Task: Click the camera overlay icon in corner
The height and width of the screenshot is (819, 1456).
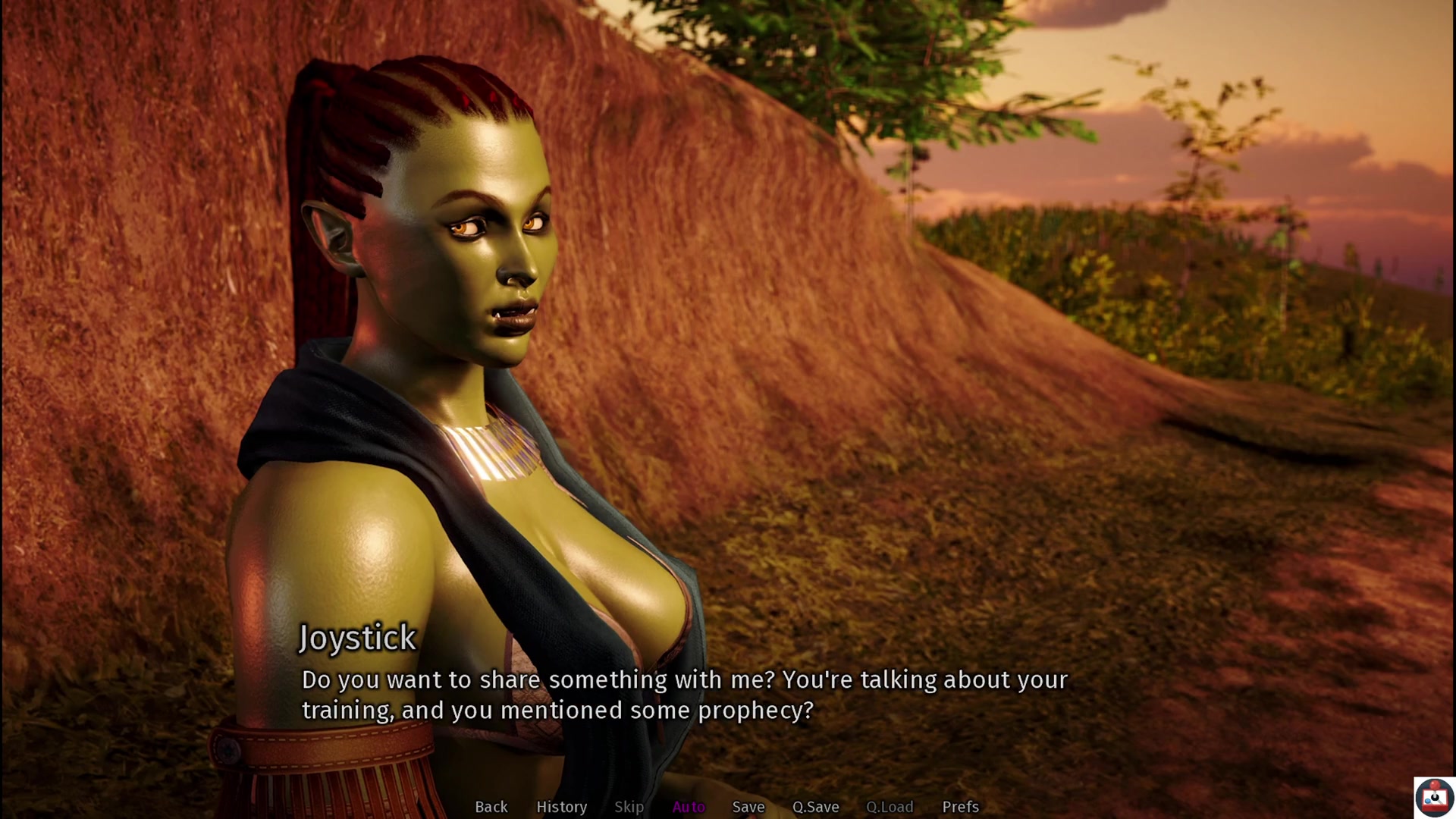Action: [x=1434, y=798]
